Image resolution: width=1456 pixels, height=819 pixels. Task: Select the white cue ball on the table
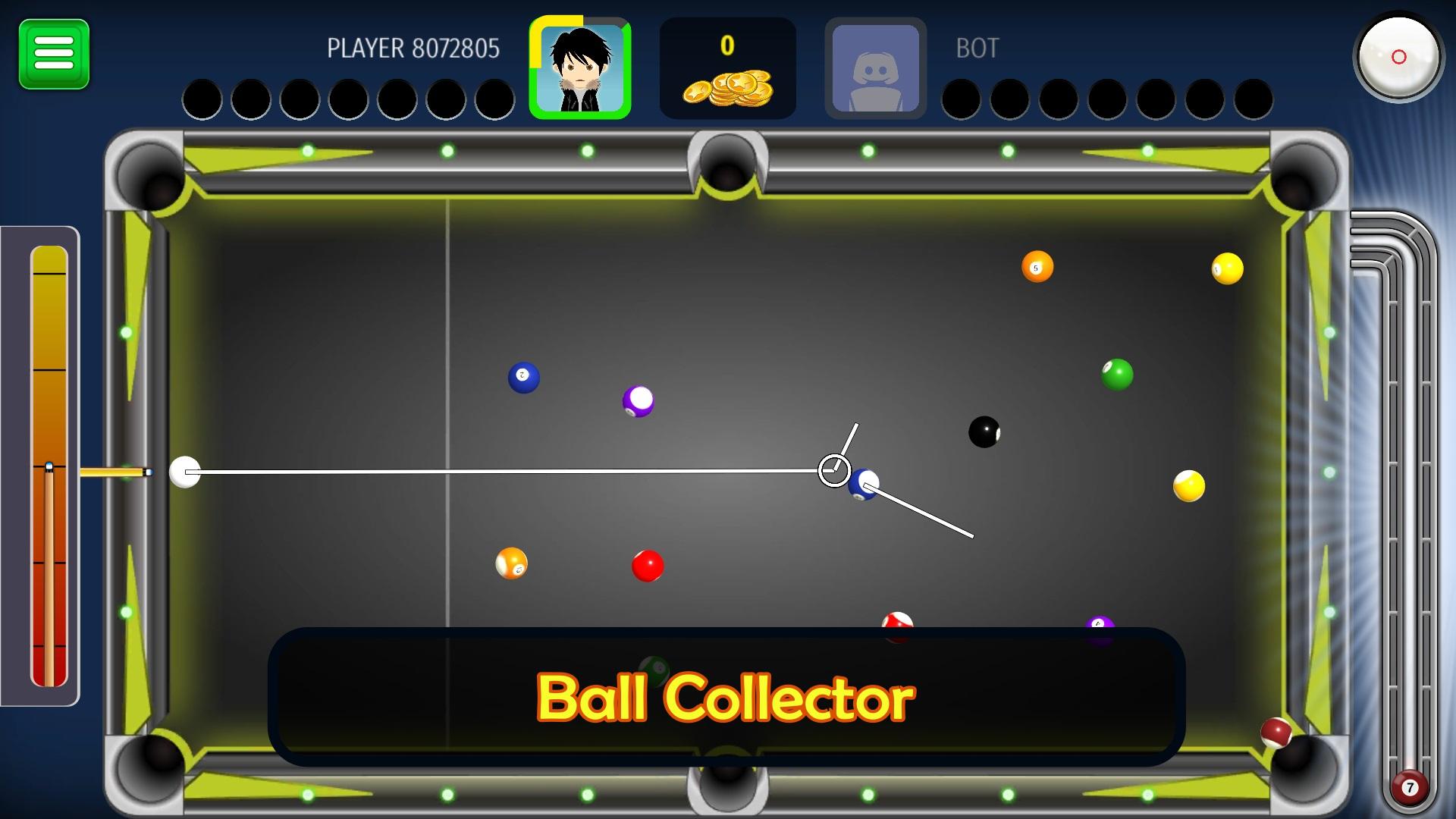[x=184, y=473]
